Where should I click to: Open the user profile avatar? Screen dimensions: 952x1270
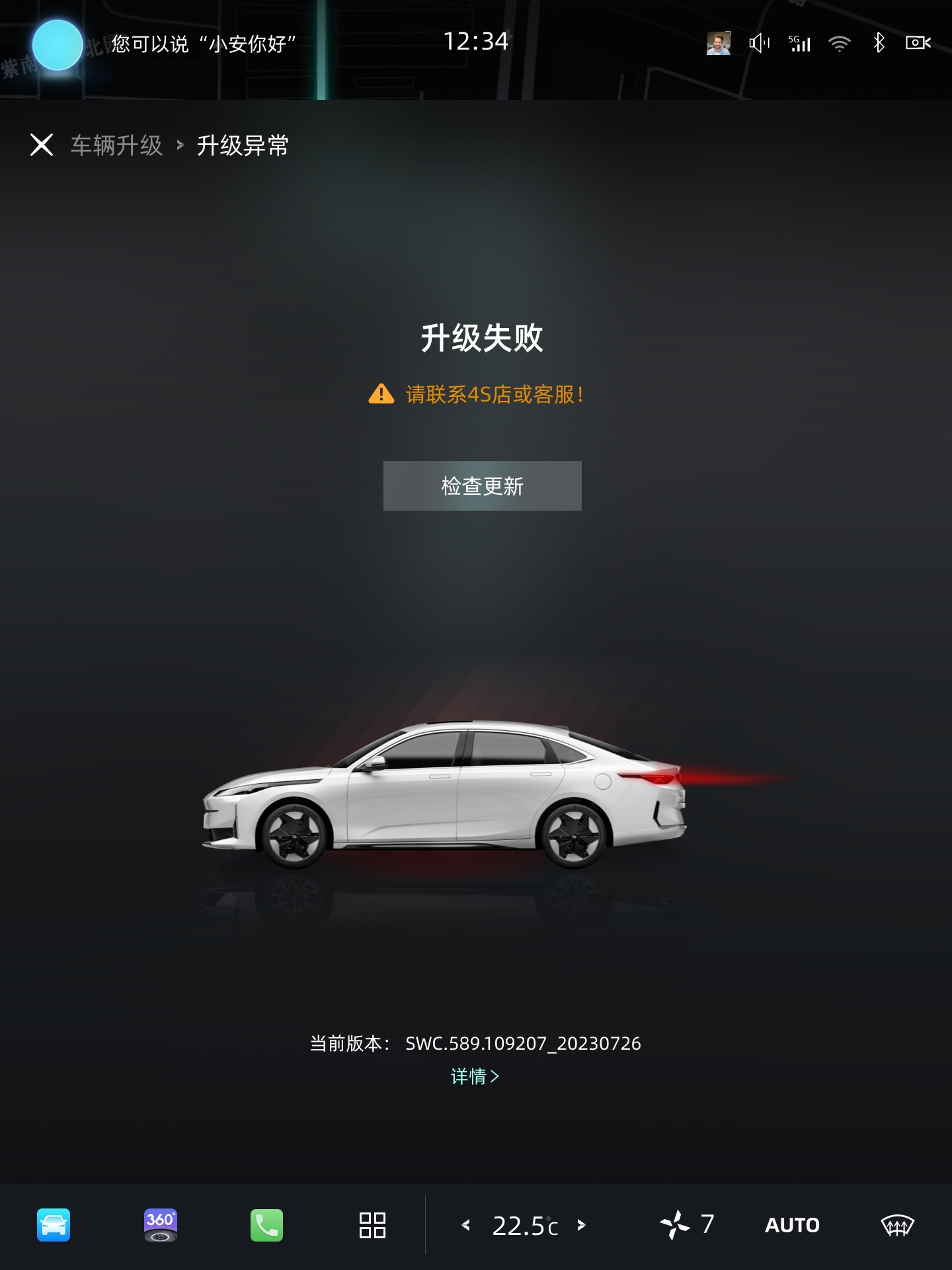718,44
